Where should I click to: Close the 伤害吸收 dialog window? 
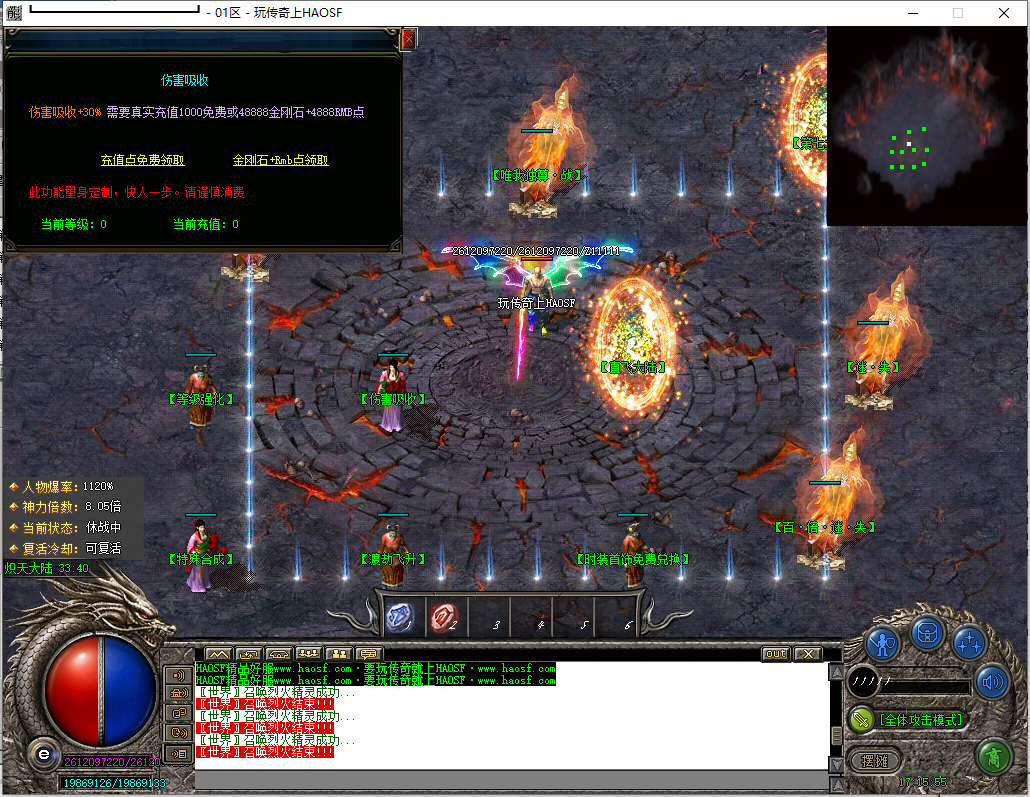[x=408, y=39]
